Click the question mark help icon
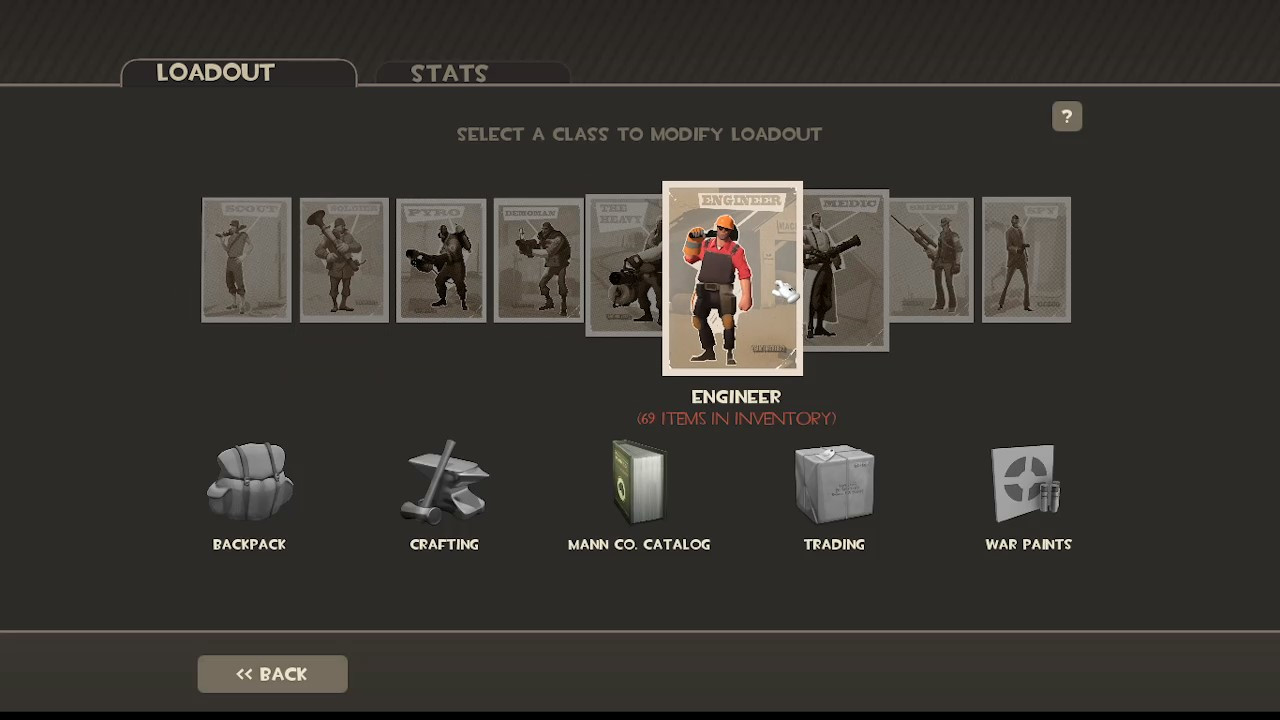The height and width of the screenshot is (720, 1280). tap(1066, 116)
